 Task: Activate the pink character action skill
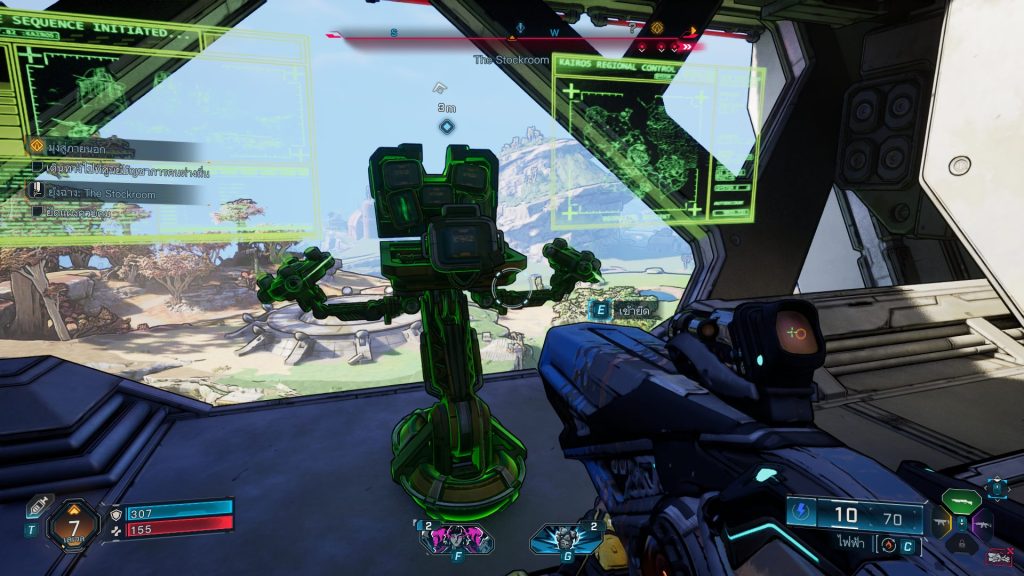pyautogui.click(x=457, y=538)
